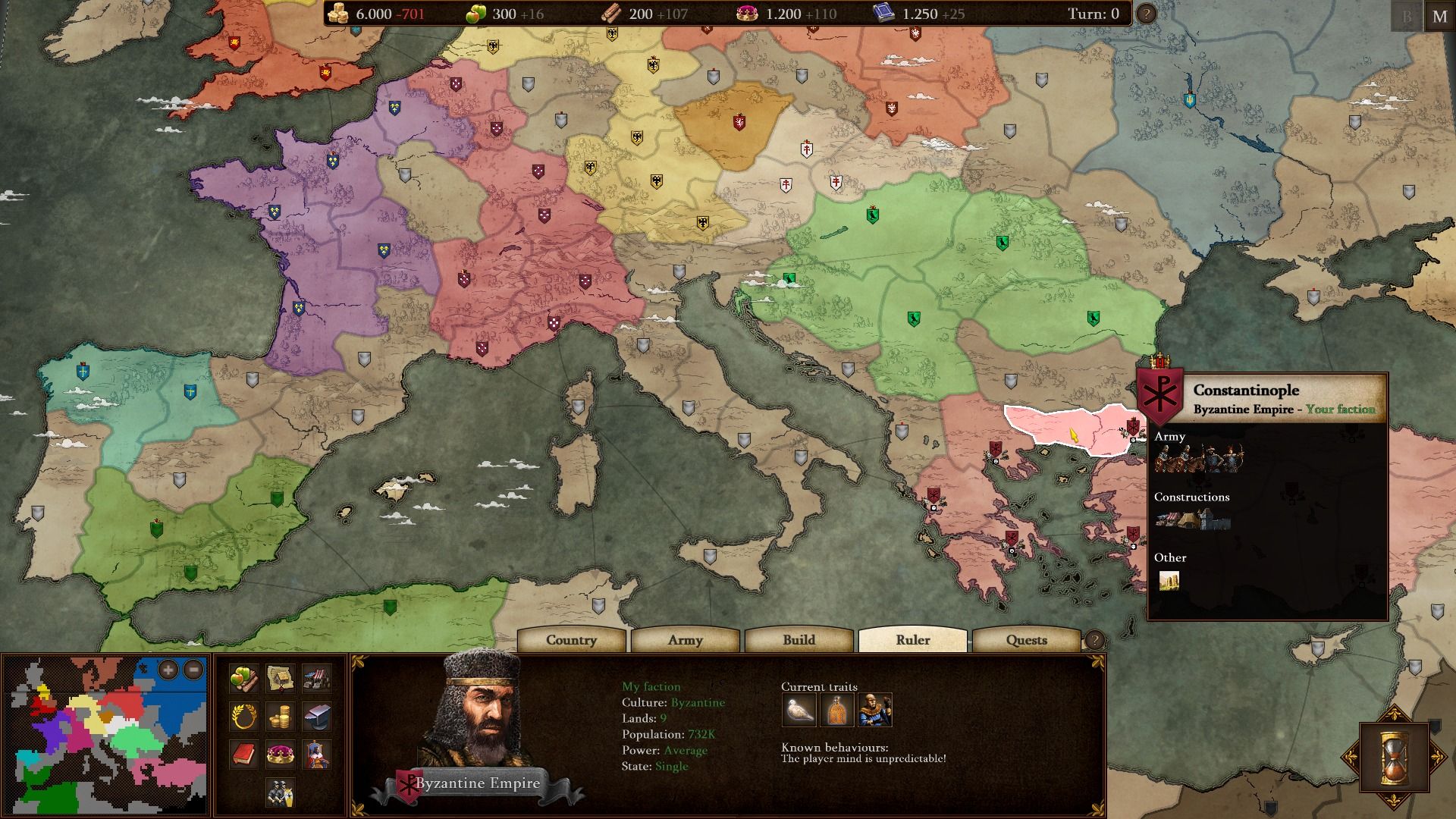Click the jeweled crown icon

click(x=281, y=754)
